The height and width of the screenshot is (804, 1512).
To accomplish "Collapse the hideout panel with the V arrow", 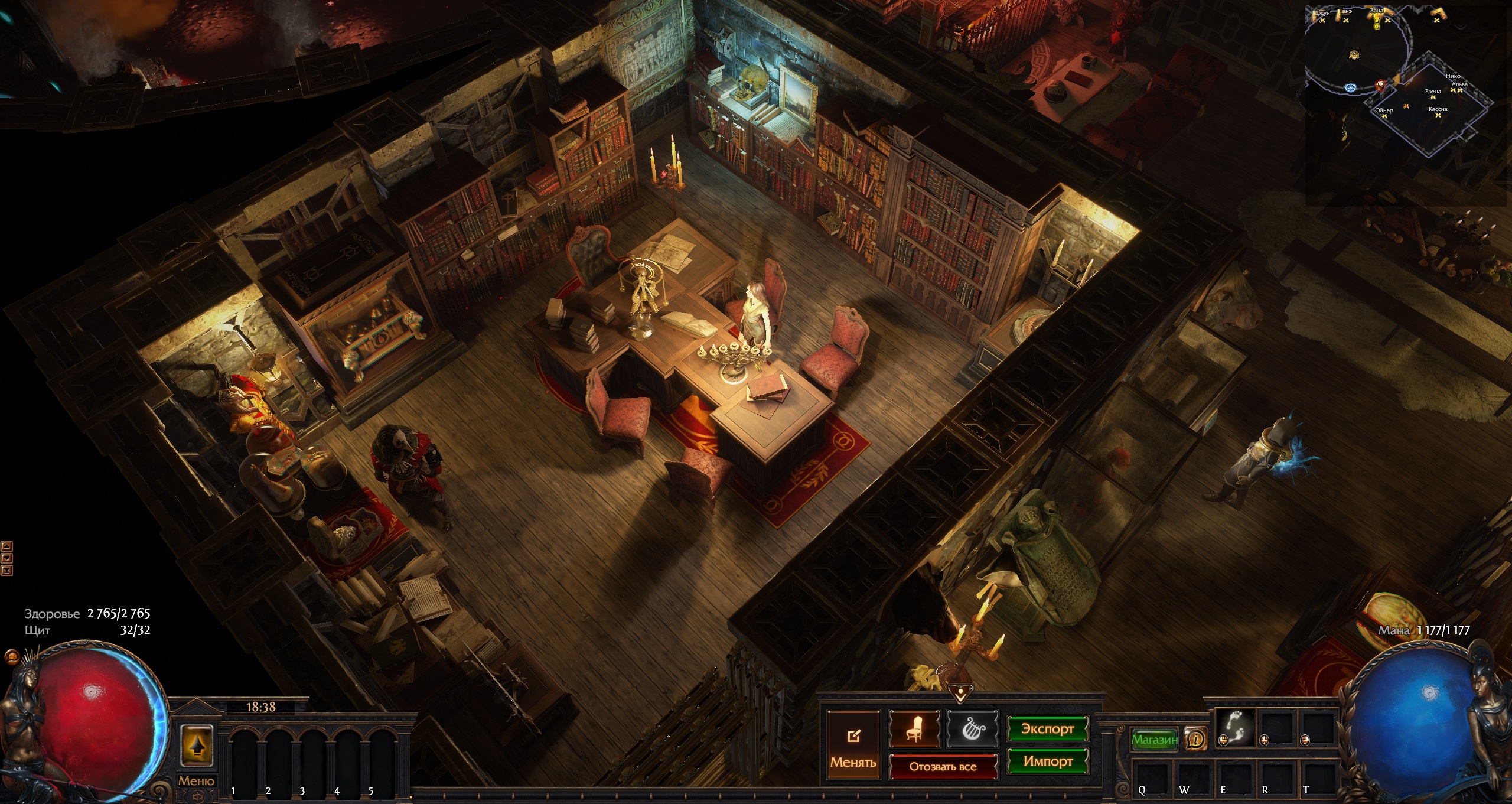I will click(960, 692).
